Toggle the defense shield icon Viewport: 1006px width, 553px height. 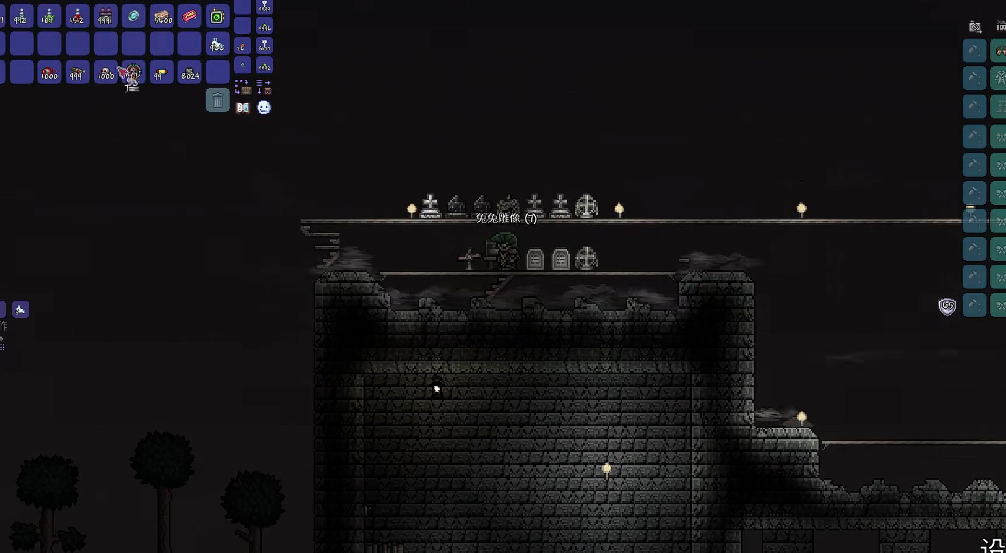(947, 306)
